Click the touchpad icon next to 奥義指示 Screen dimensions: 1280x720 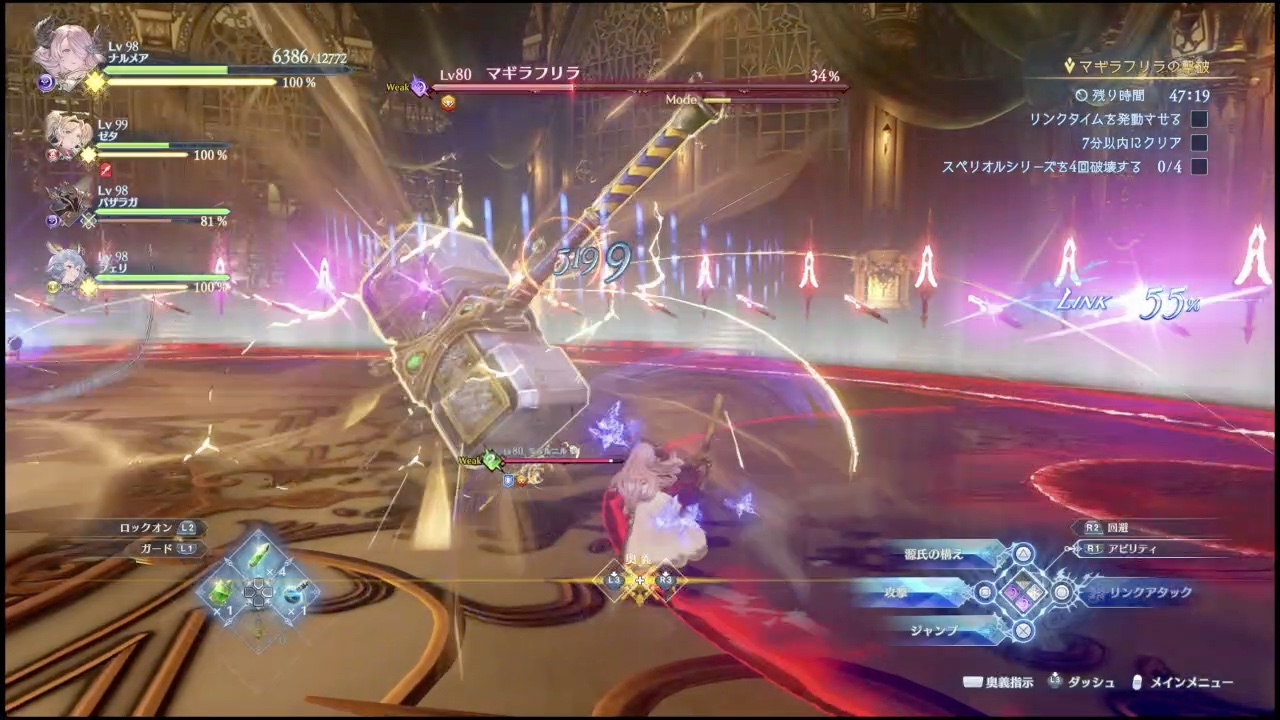pyautogui.click(x=973, y=681)
